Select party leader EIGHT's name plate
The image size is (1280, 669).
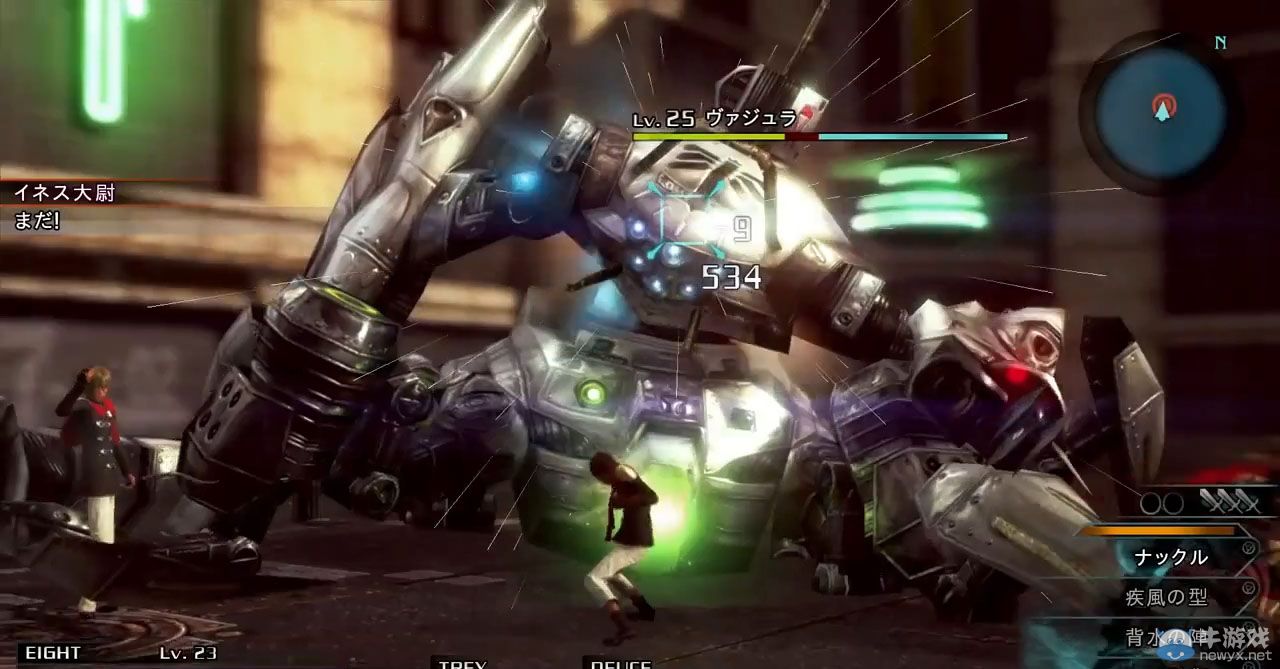coord(54,653)
